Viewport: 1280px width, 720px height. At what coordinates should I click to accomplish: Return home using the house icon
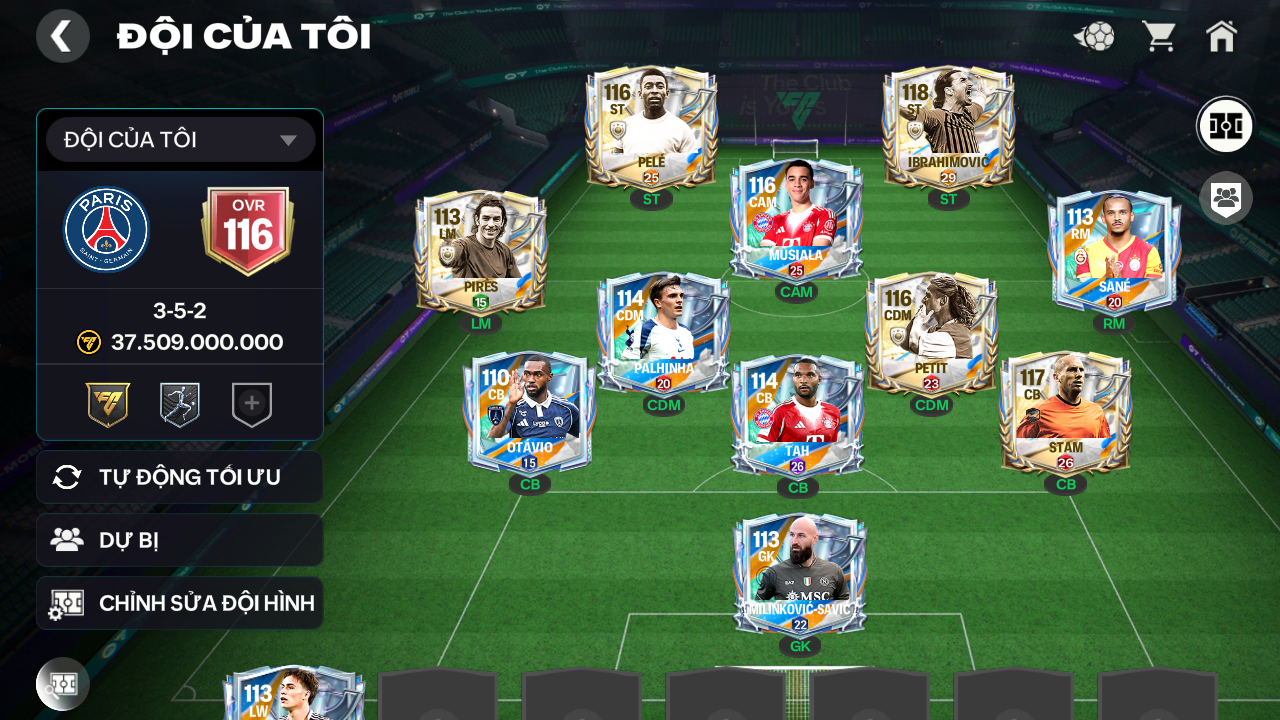[x=1222, y=36]
